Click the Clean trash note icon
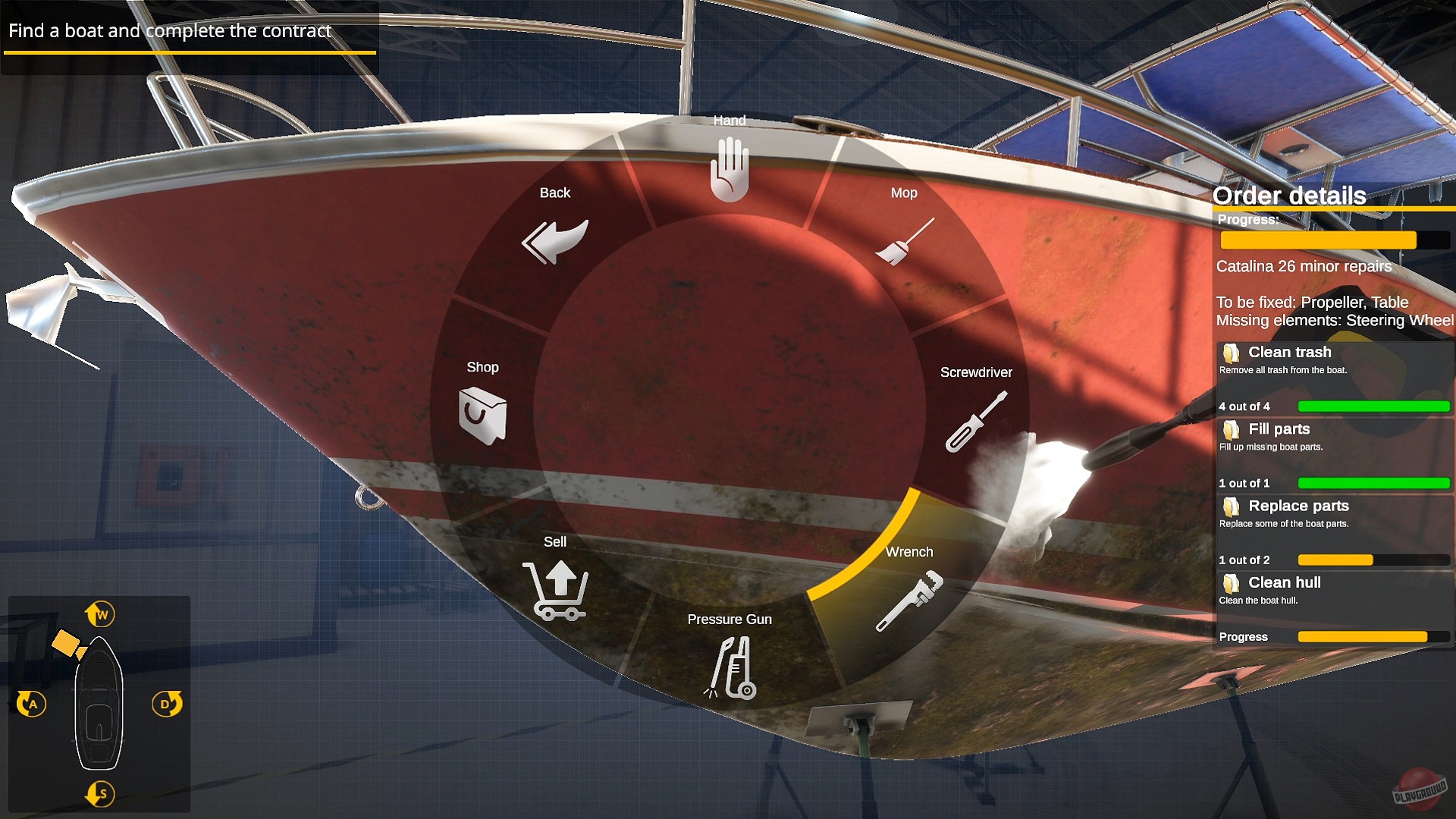This screenshot has width=1456, height=819. coord(1232,352)
